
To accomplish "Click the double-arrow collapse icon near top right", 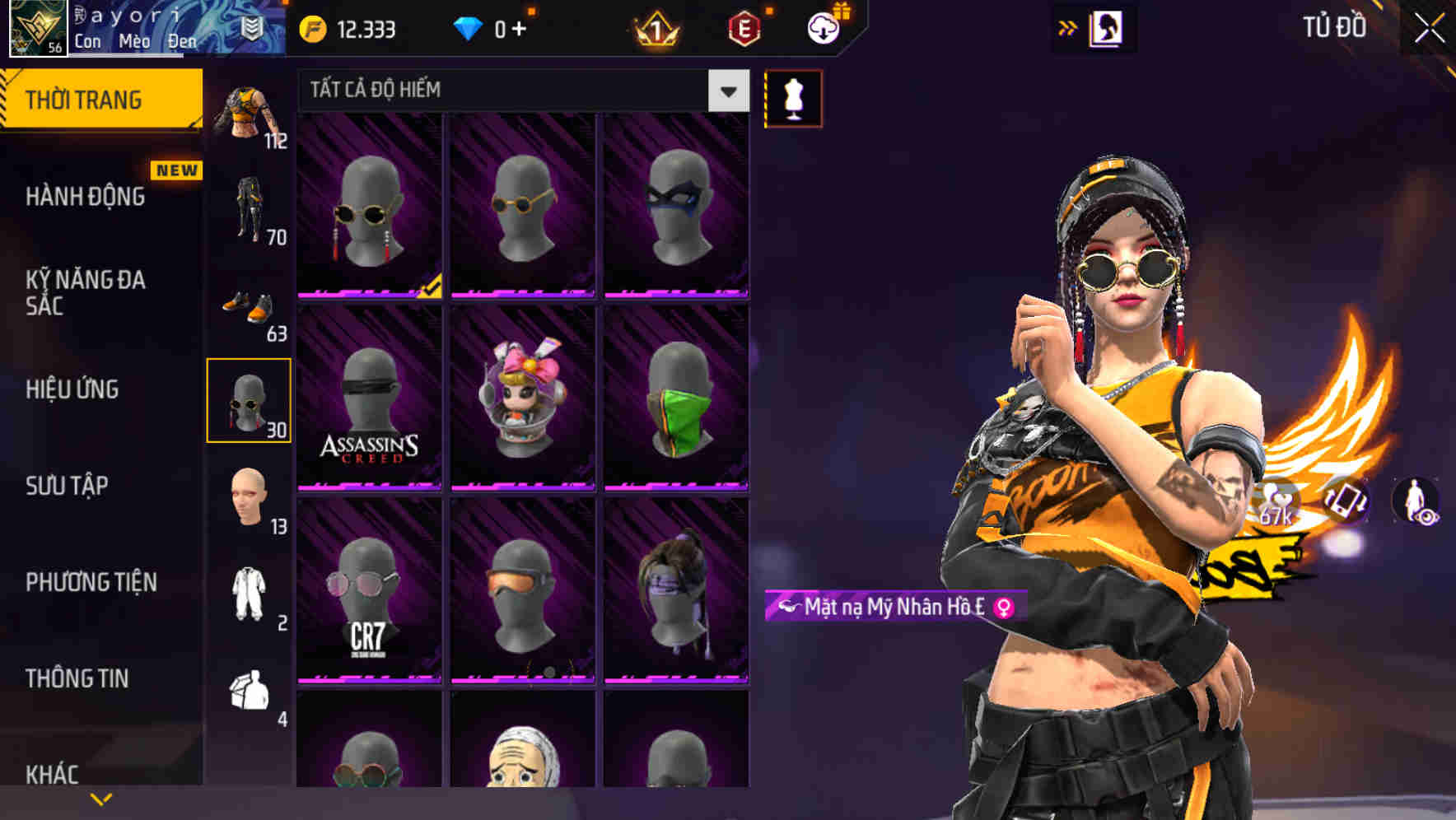I will click(1068, 27).
